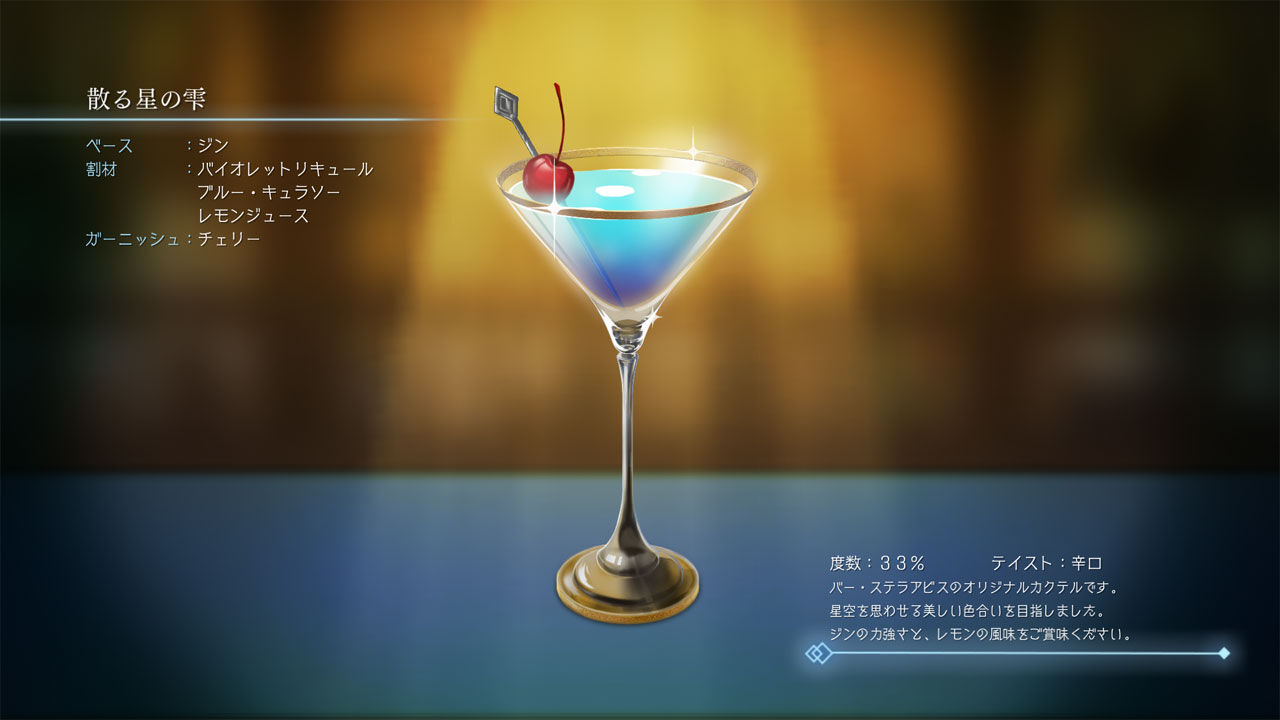
Task: Select the ジン base ingredient entry
Action: (x=211, y=145)
